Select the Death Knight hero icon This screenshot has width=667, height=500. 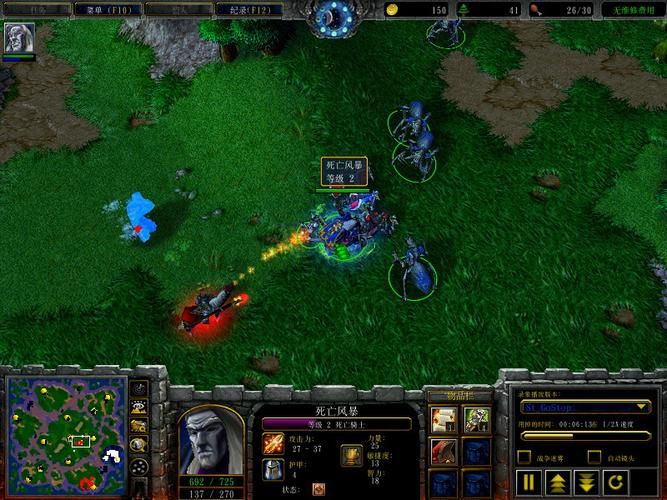19,38
